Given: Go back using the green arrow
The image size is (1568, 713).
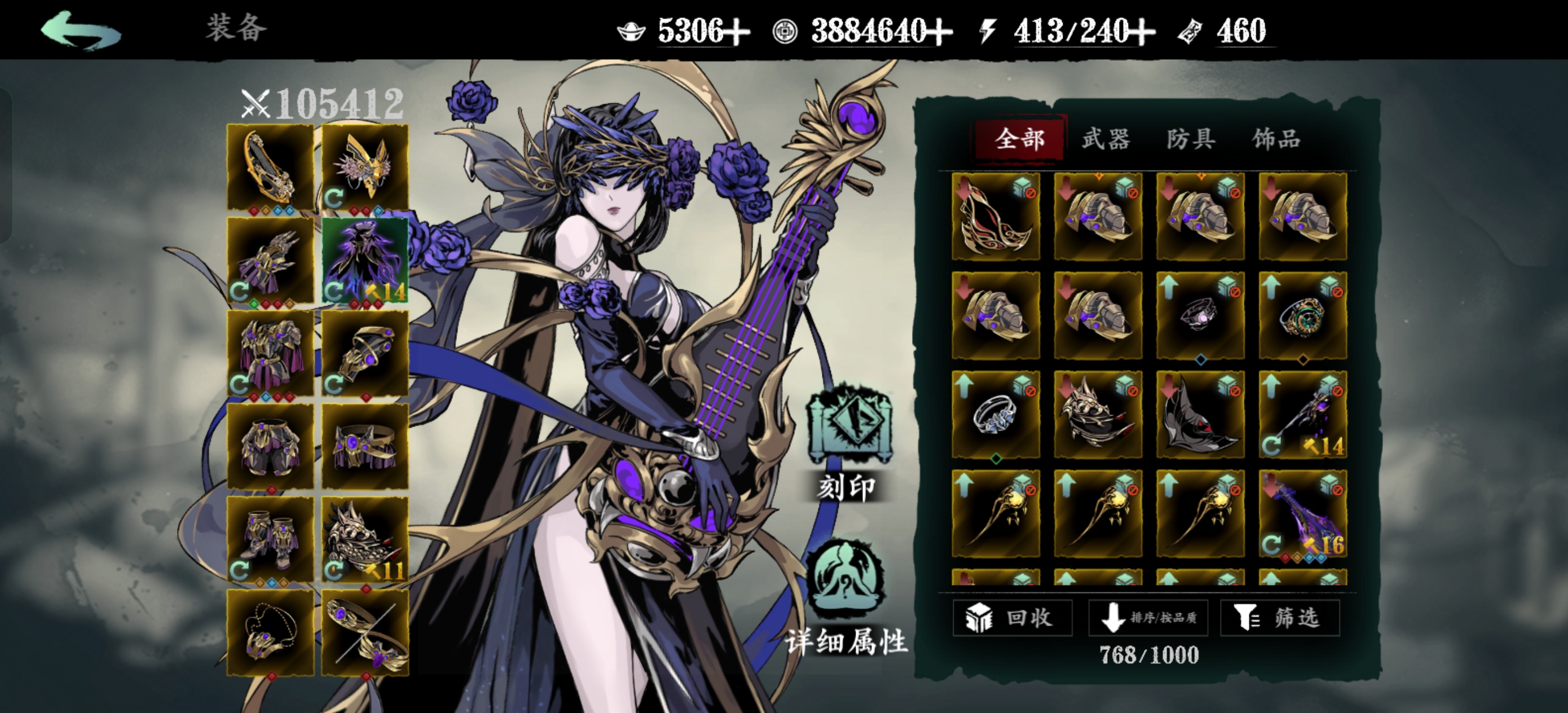Looking at the screenshot, I should 81,30.
